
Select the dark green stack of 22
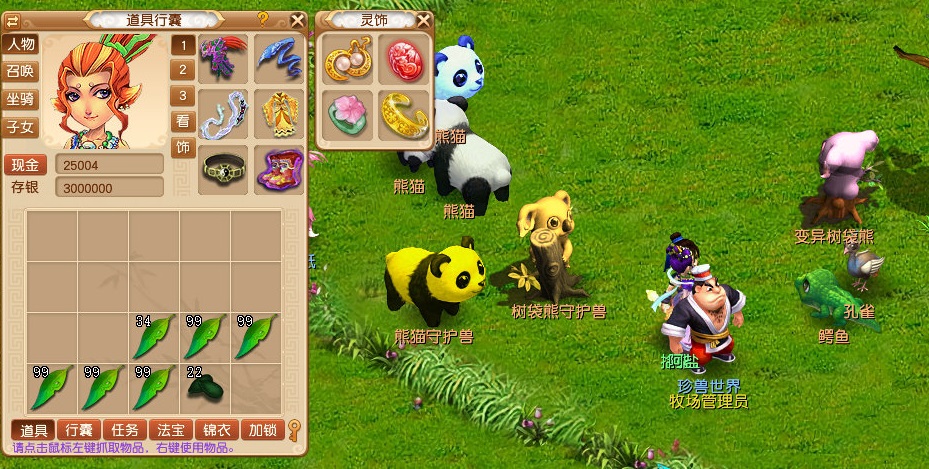tap(205, 386)
